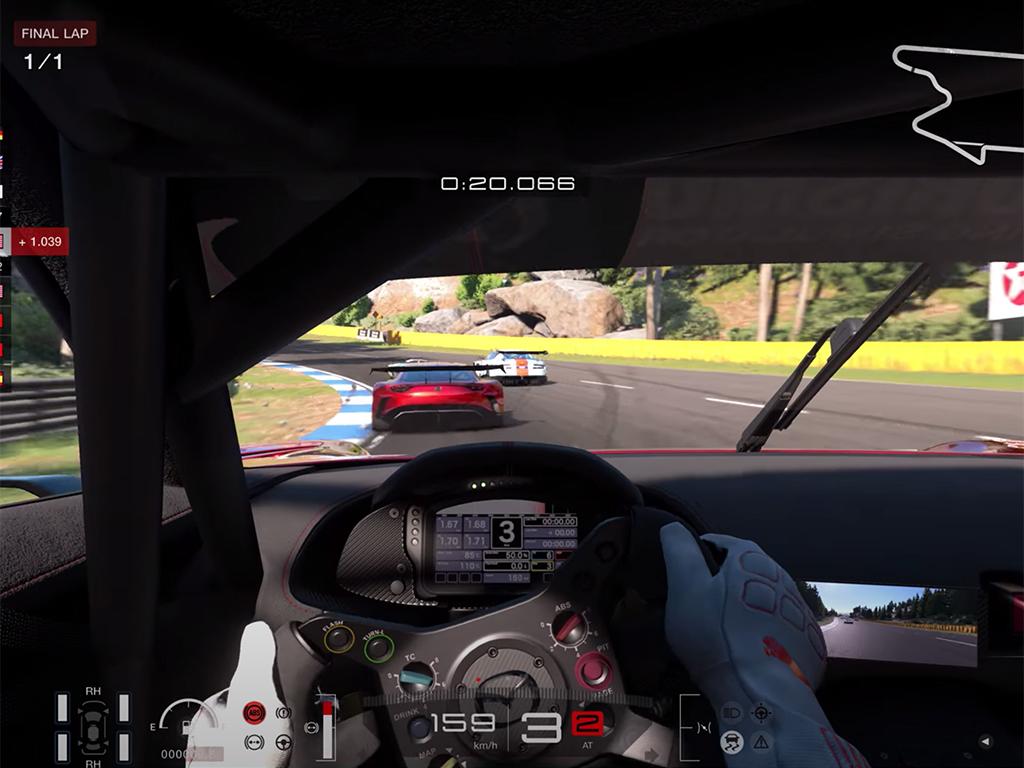
Task: Select the highlighted traction control skid icon
Action: click(732, 741)
